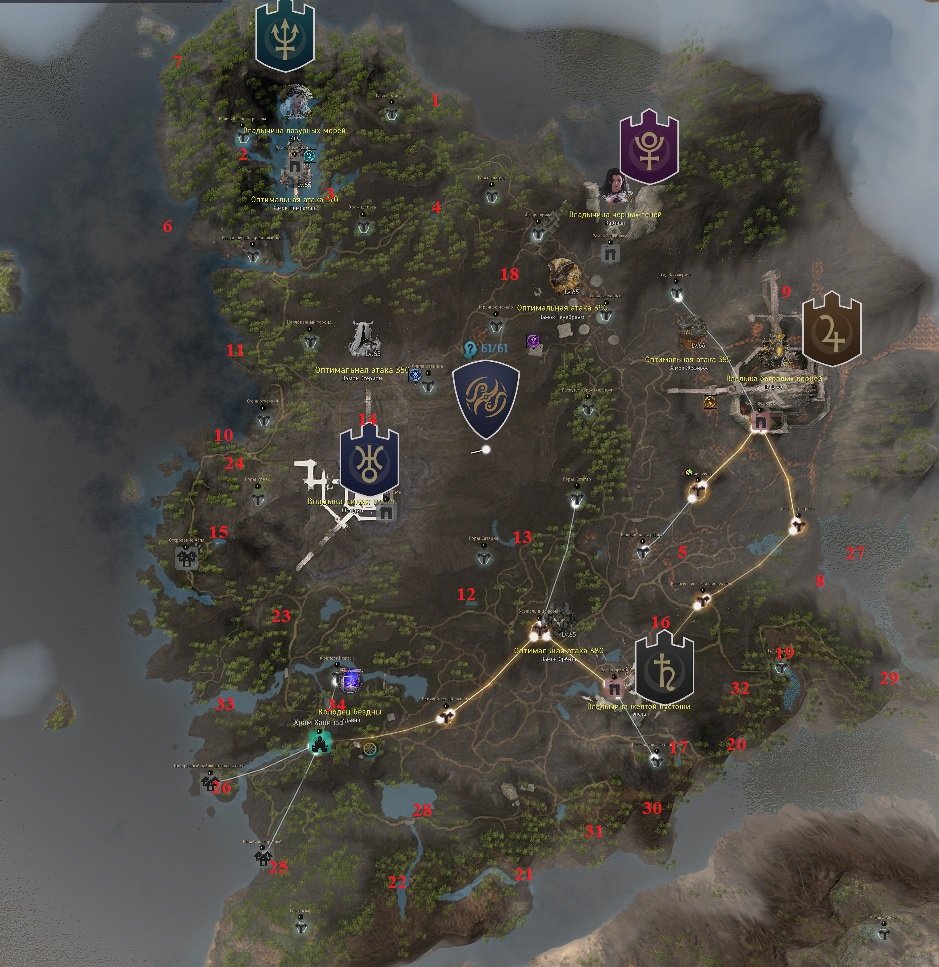The width and height of the screenshot is (939, 967).
Task: Open the black Saturn-symbol banner
Action: (664, 667)
